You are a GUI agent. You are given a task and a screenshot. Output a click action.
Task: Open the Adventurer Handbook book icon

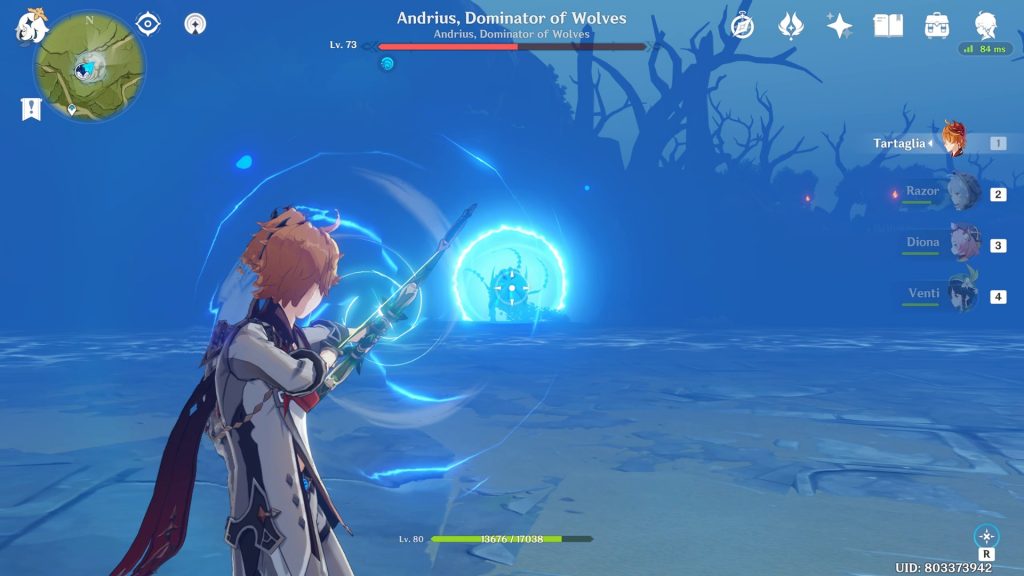(888, 26)
